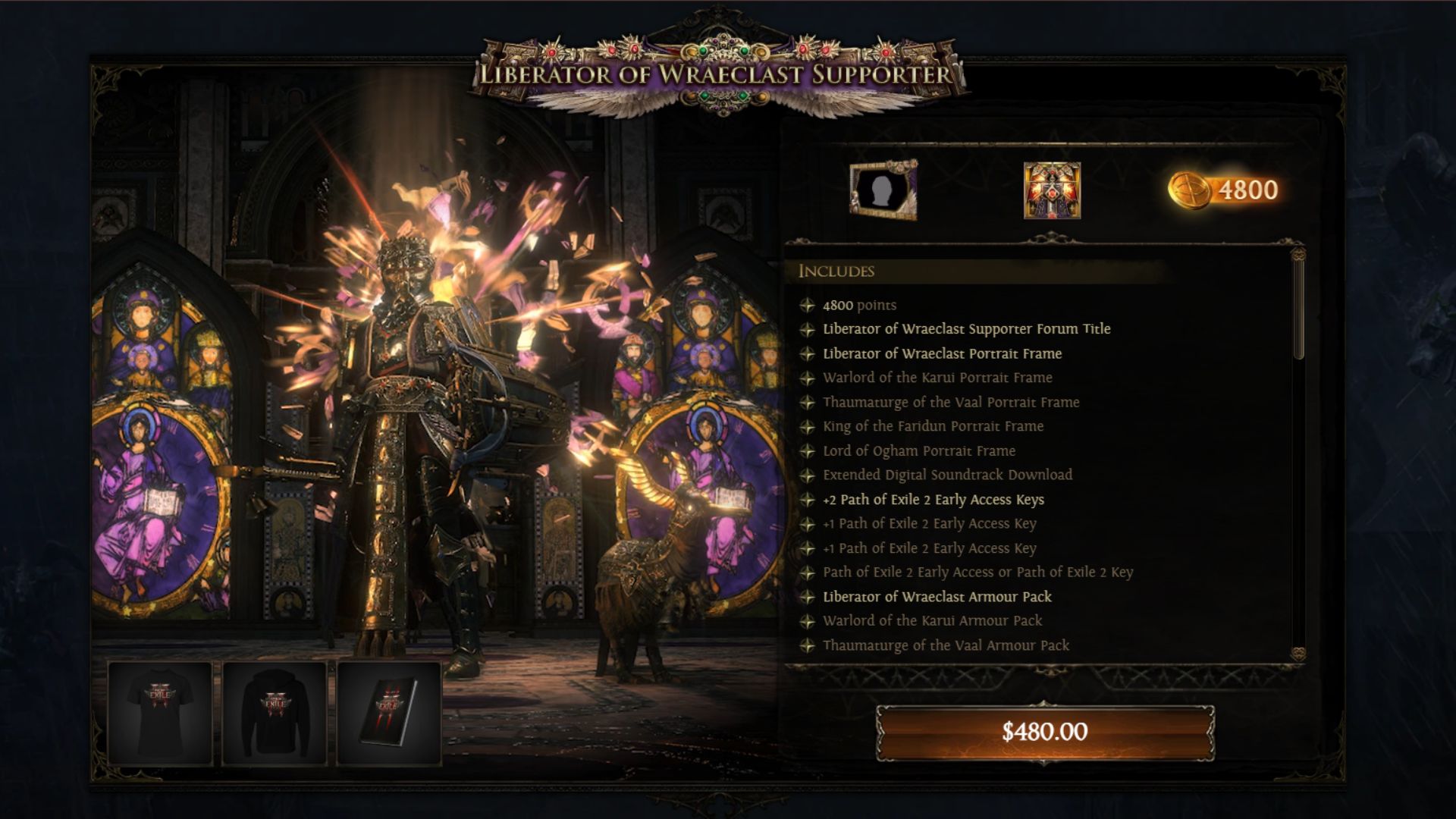Select the portrait frame preview icon
The width and height of the screenshot is (1456, 819).
tap(883, 190)
